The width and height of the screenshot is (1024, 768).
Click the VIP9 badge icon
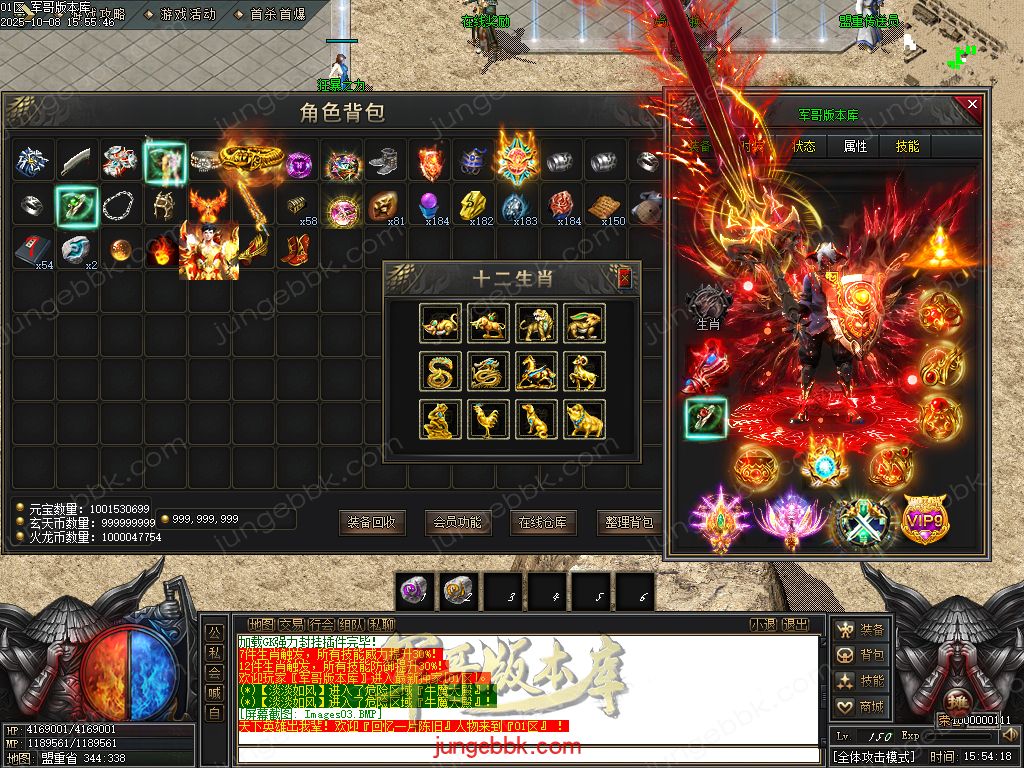925,519
